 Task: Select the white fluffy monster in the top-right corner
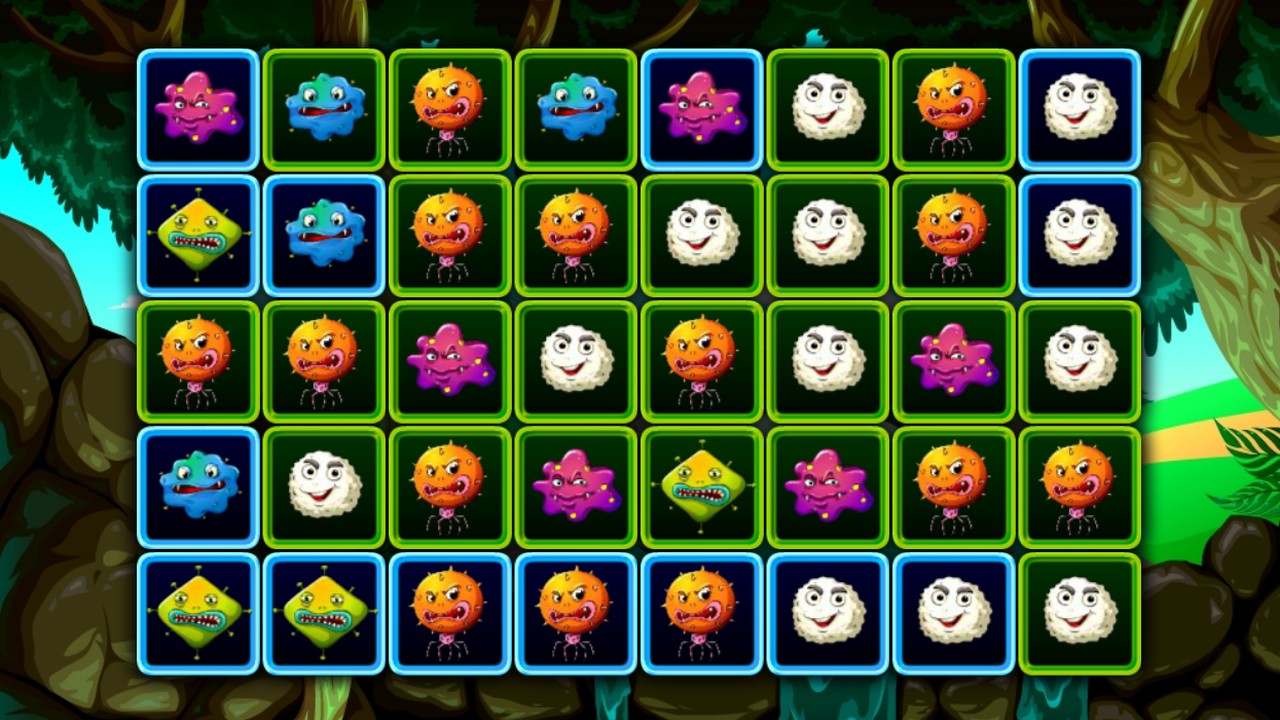1079,110
